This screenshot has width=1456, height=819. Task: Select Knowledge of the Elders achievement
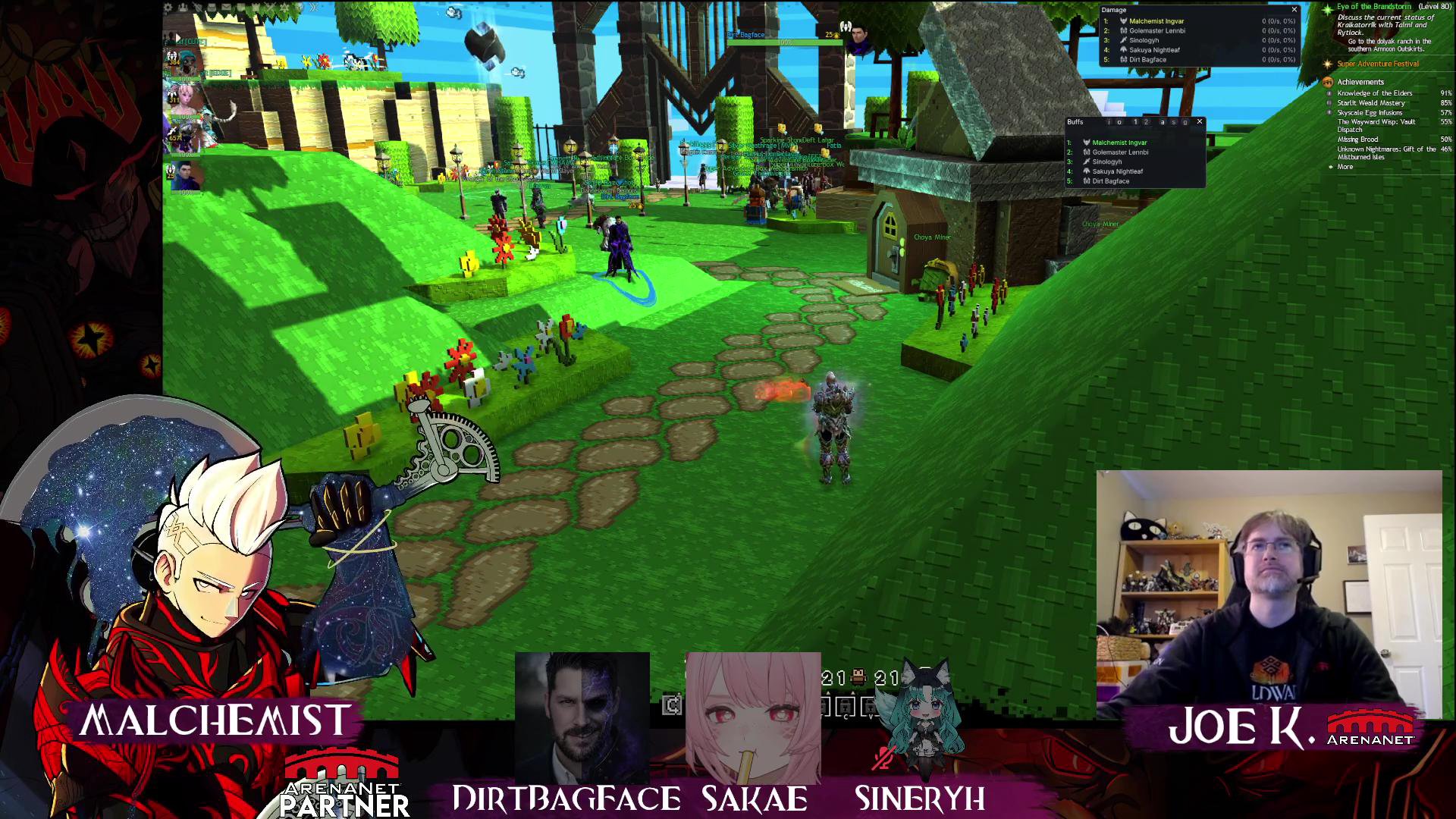point(1374,93)
